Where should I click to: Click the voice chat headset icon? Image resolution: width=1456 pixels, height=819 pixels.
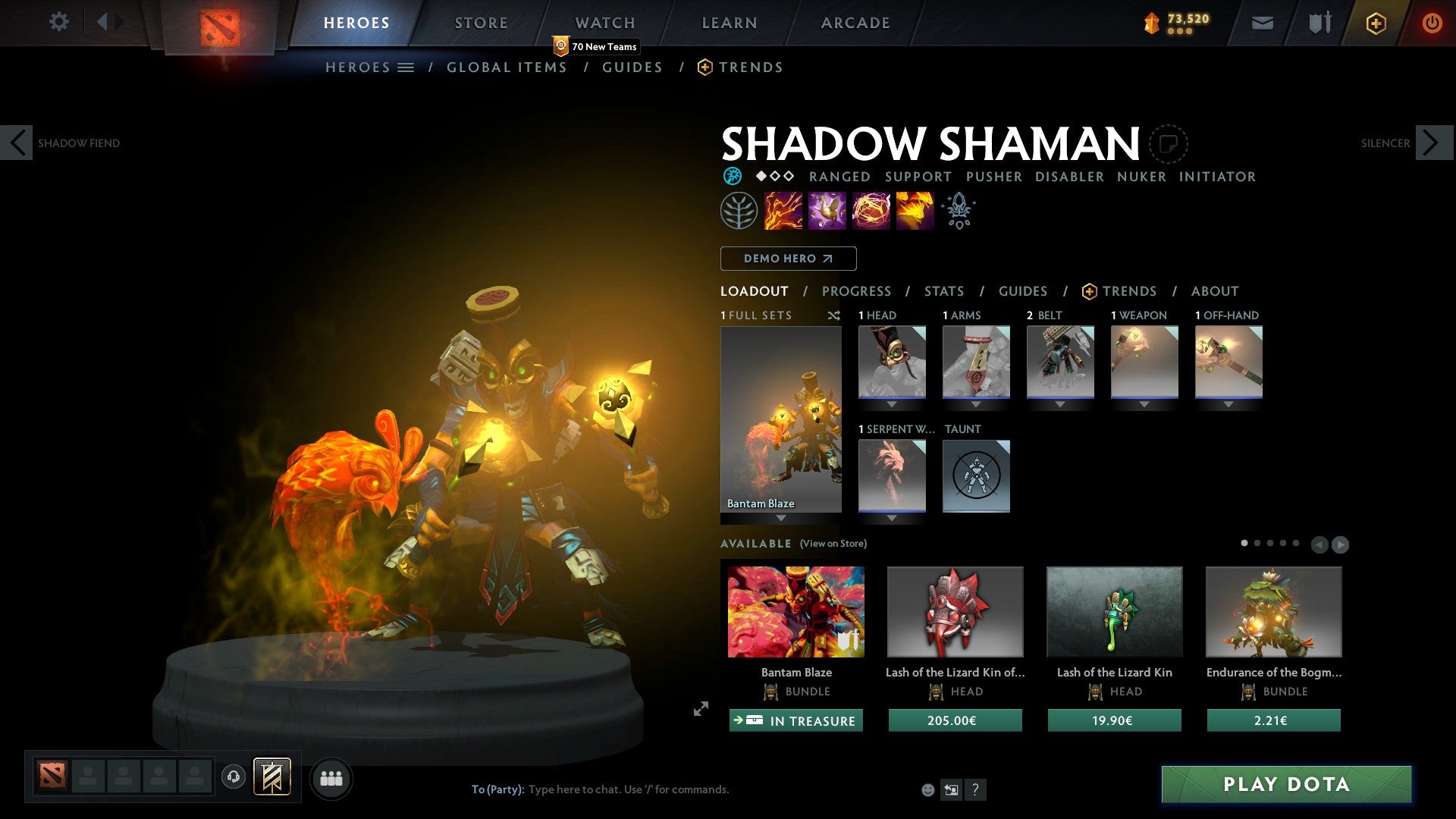point(233,777)
